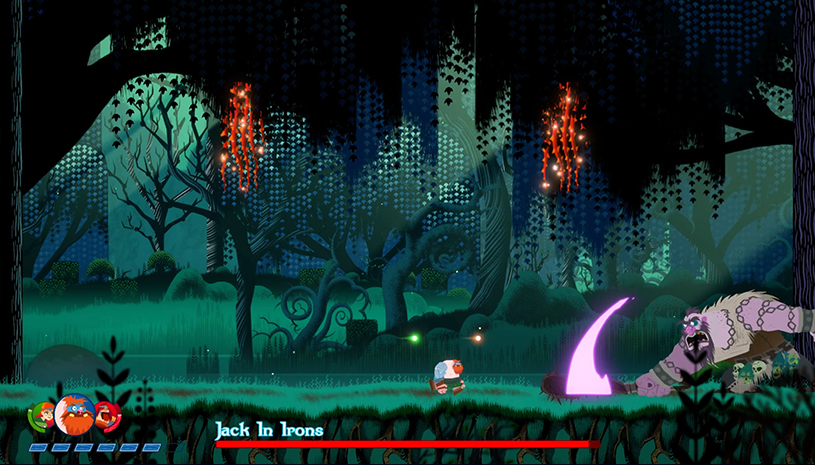The width and height of the screenshot is (815, 465).
Task: Click the orange-bearded character portrait
Action: tap(73, 414)
